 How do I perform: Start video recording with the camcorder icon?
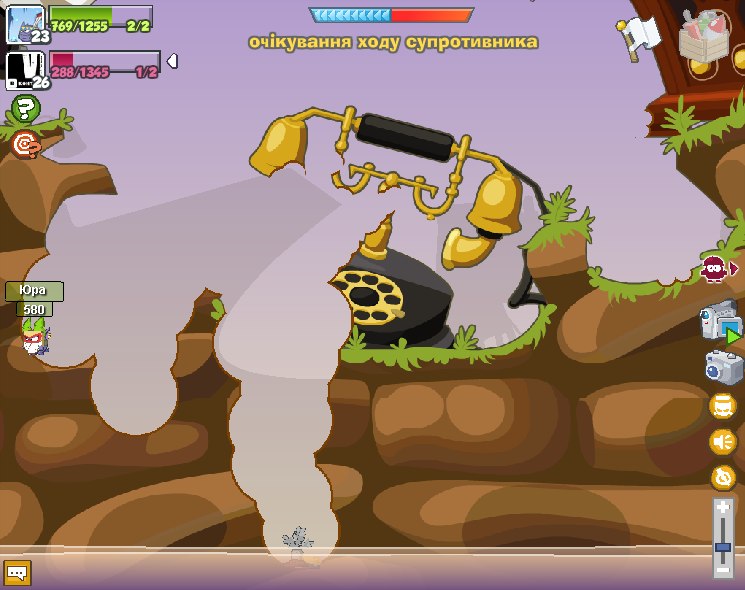721,323
